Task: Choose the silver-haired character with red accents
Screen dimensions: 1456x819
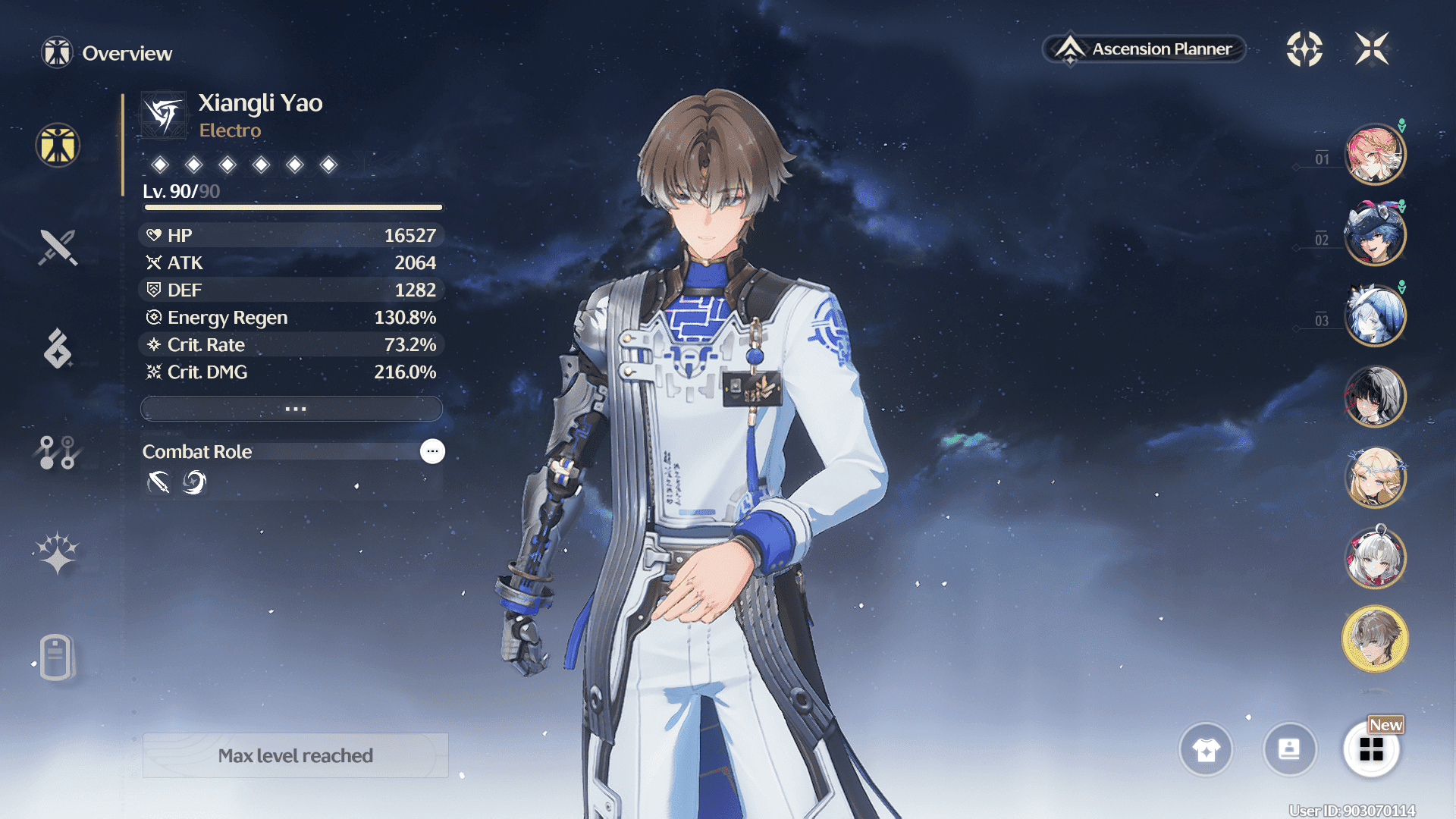Action: 1374,558
